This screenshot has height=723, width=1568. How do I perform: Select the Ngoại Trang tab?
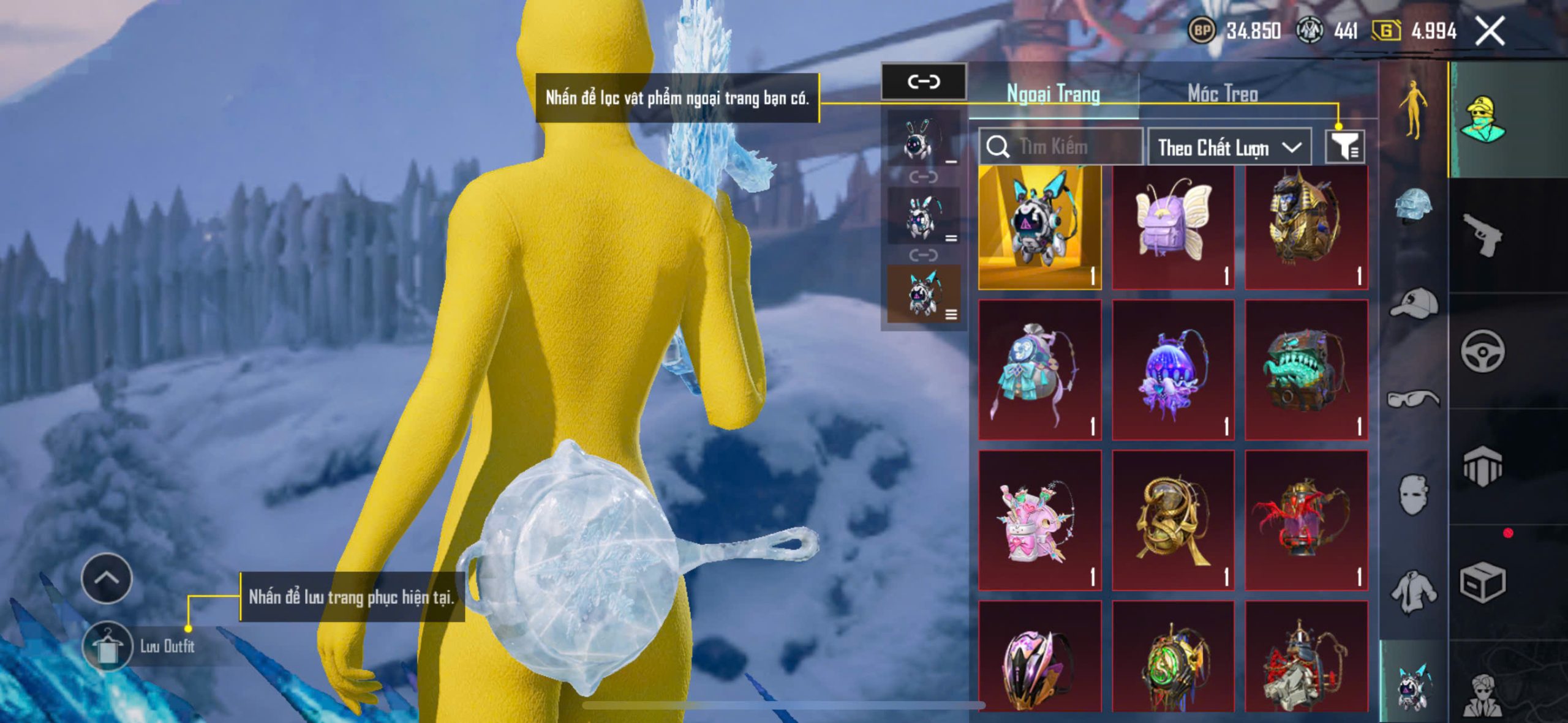click(x=1053, y=94)
